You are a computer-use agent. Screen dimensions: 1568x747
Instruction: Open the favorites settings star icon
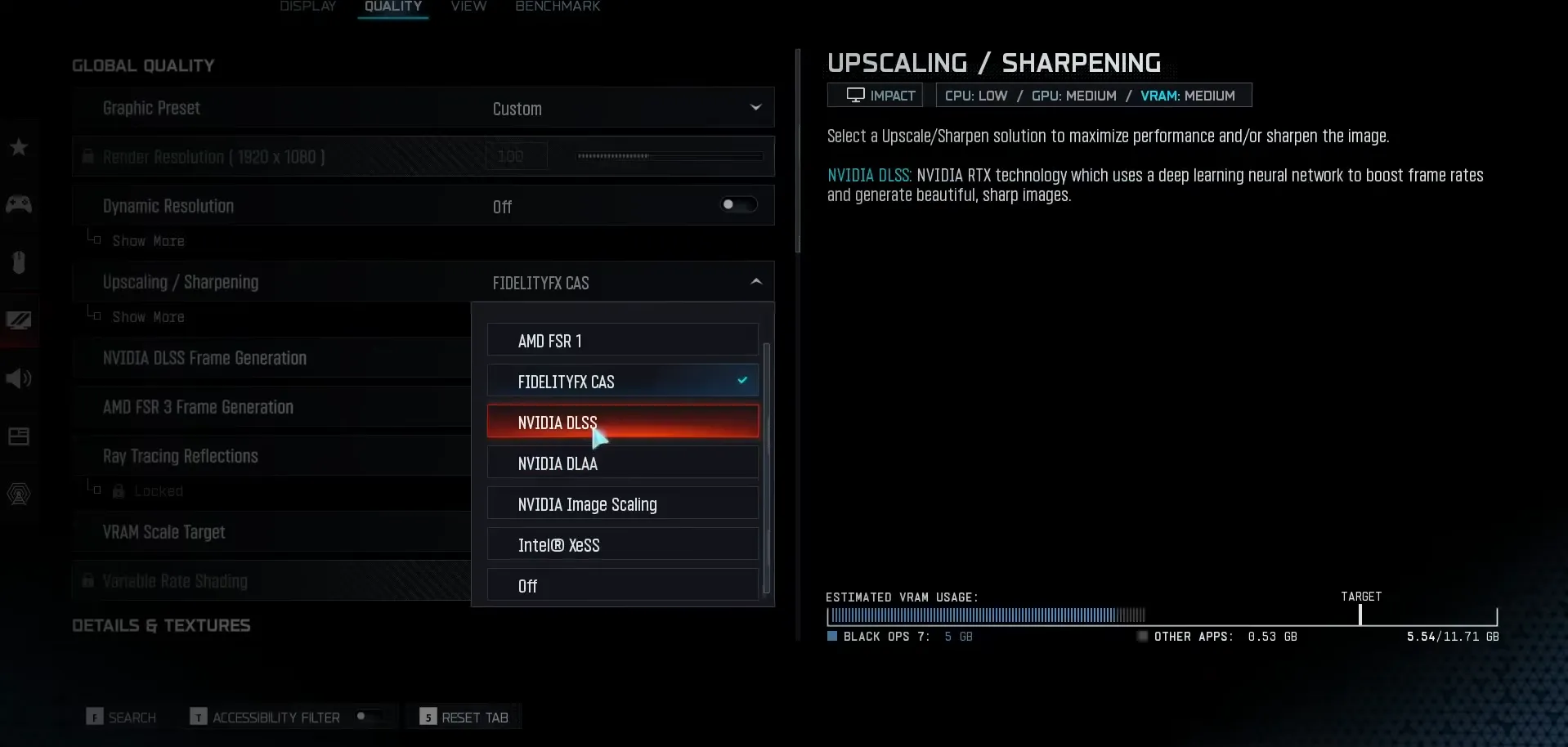[18, 147]
